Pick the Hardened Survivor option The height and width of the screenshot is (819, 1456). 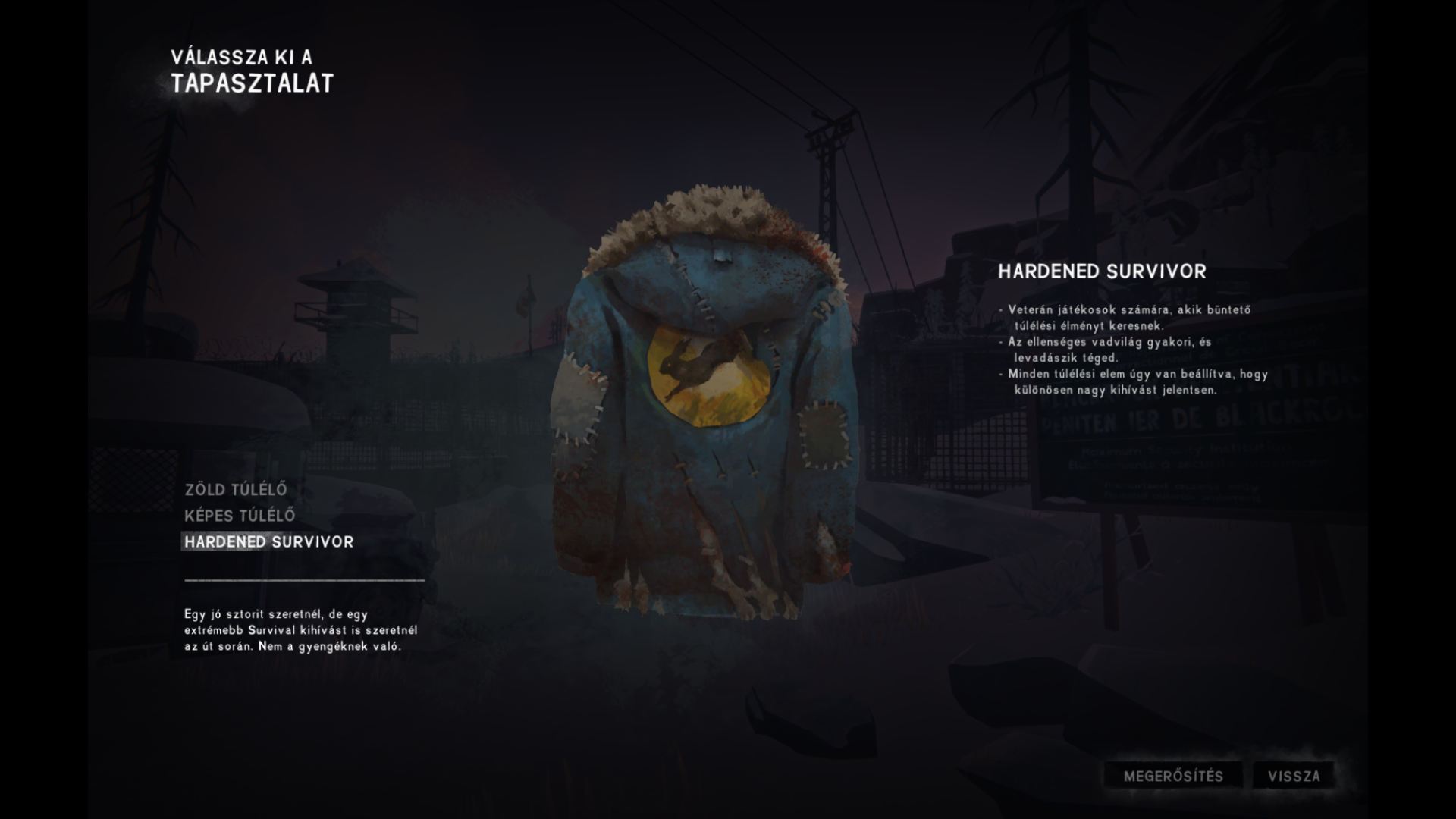269,541
